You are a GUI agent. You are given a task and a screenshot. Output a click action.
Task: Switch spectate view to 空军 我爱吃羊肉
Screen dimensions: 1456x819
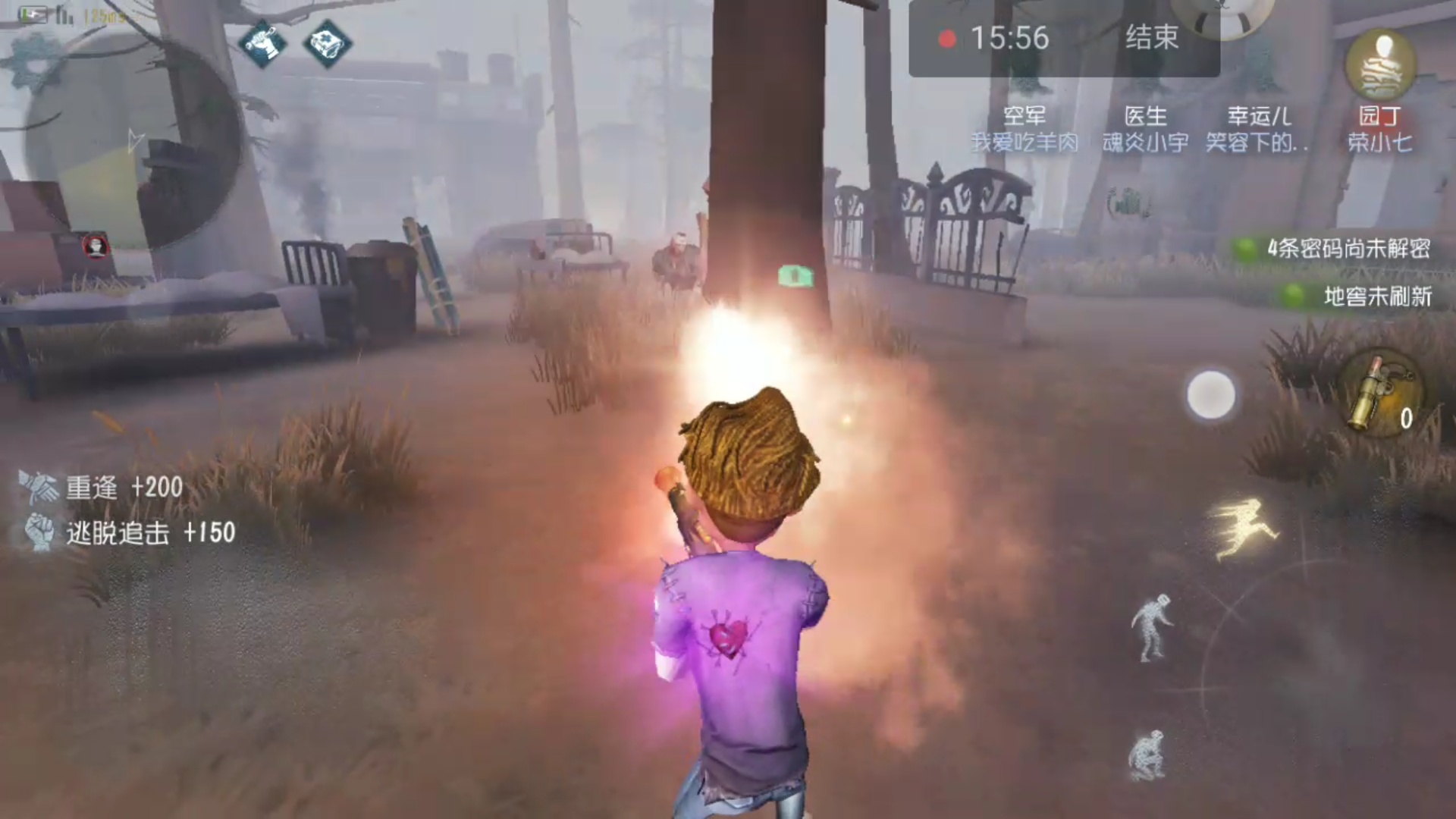pos(1025,129)
